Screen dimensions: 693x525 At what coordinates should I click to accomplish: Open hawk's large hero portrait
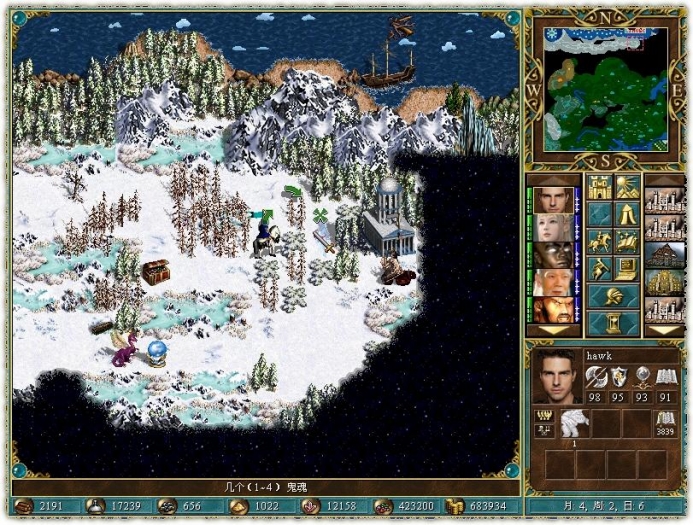pos(557,376)
